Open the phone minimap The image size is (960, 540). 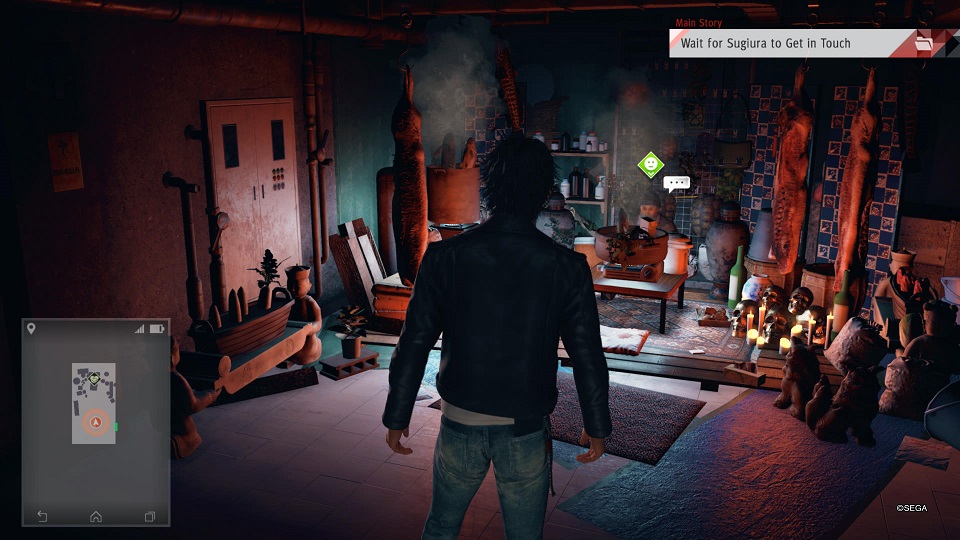coord(95,403)
